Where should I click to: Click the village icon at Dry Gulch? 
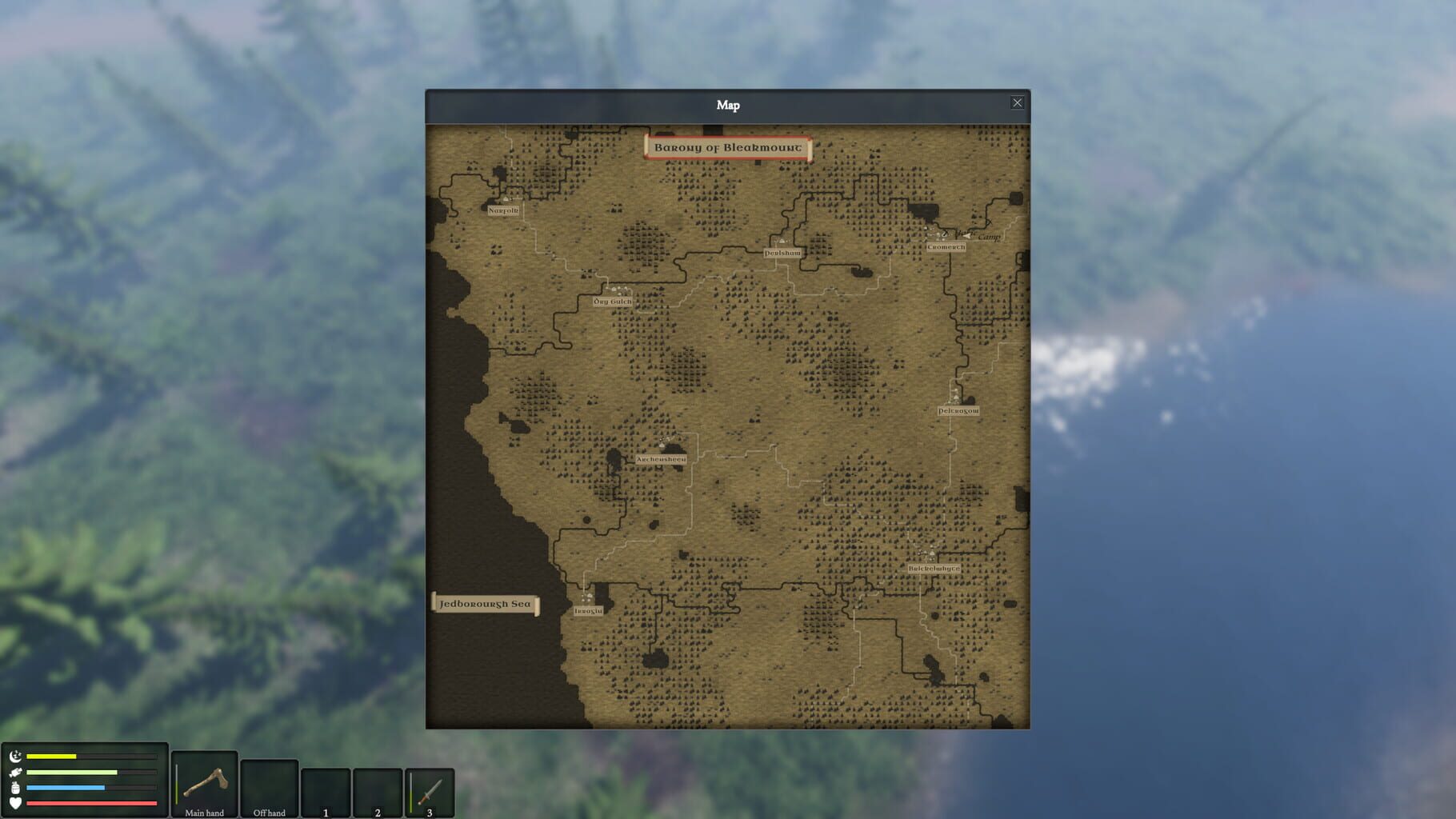pos(616,290)
